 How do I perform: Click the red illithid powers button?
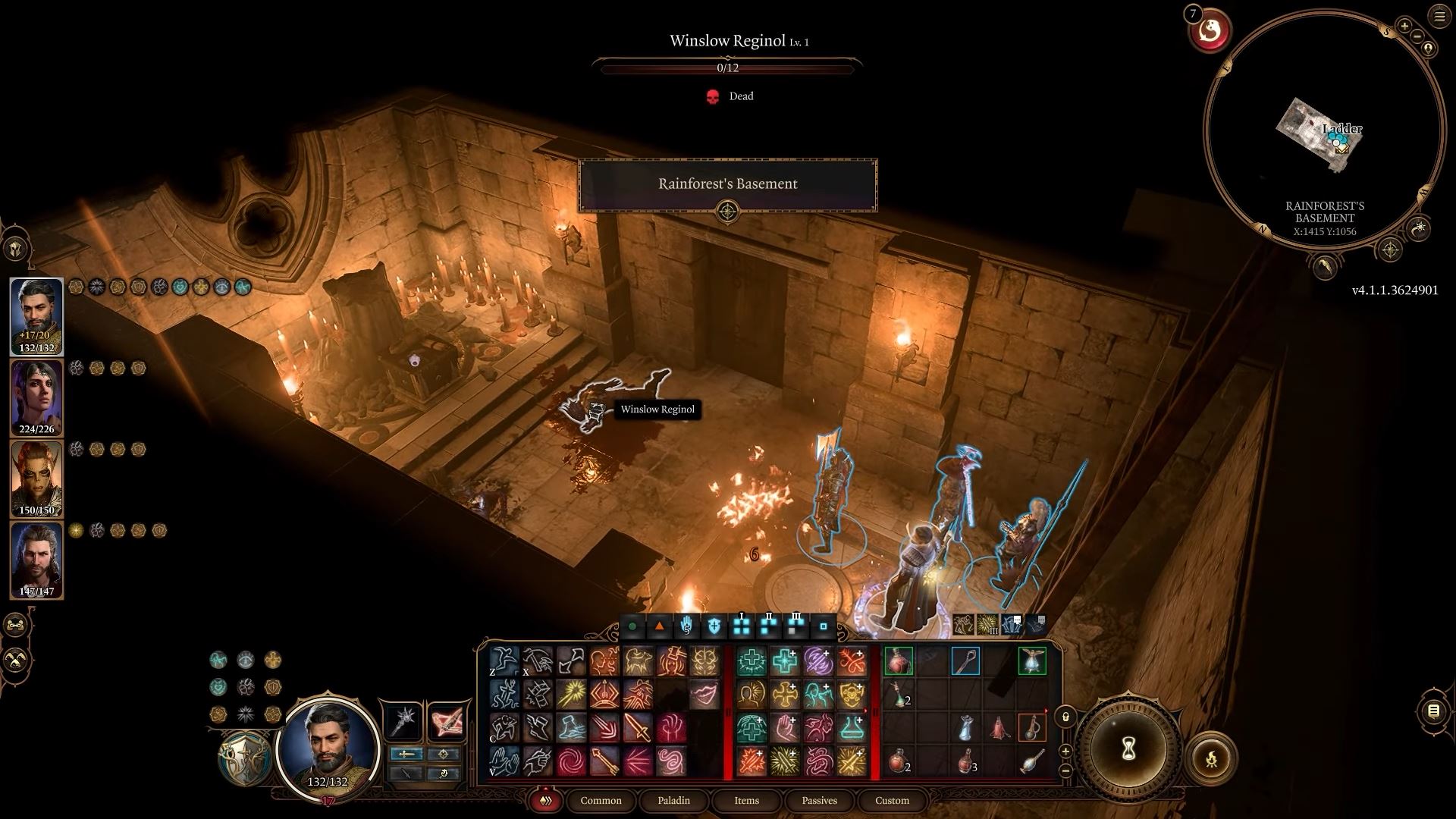(1210, 31)
